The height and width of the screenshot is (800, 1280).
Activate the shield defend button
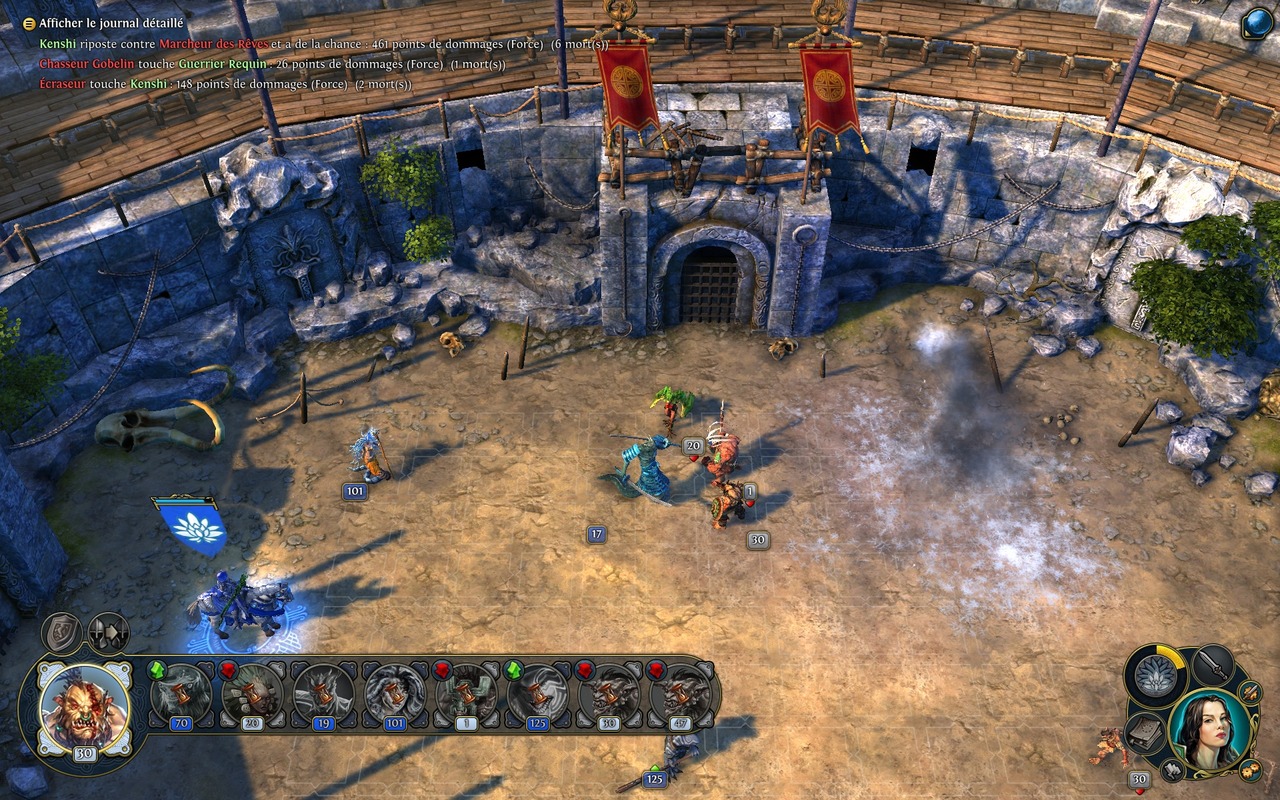(61, 632)
